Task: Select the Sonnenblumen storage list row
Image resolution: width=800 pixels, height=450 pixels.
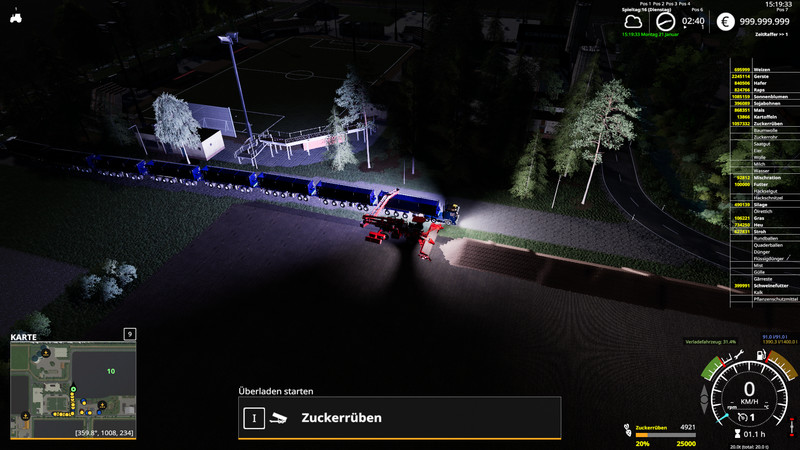Action: 765,96
